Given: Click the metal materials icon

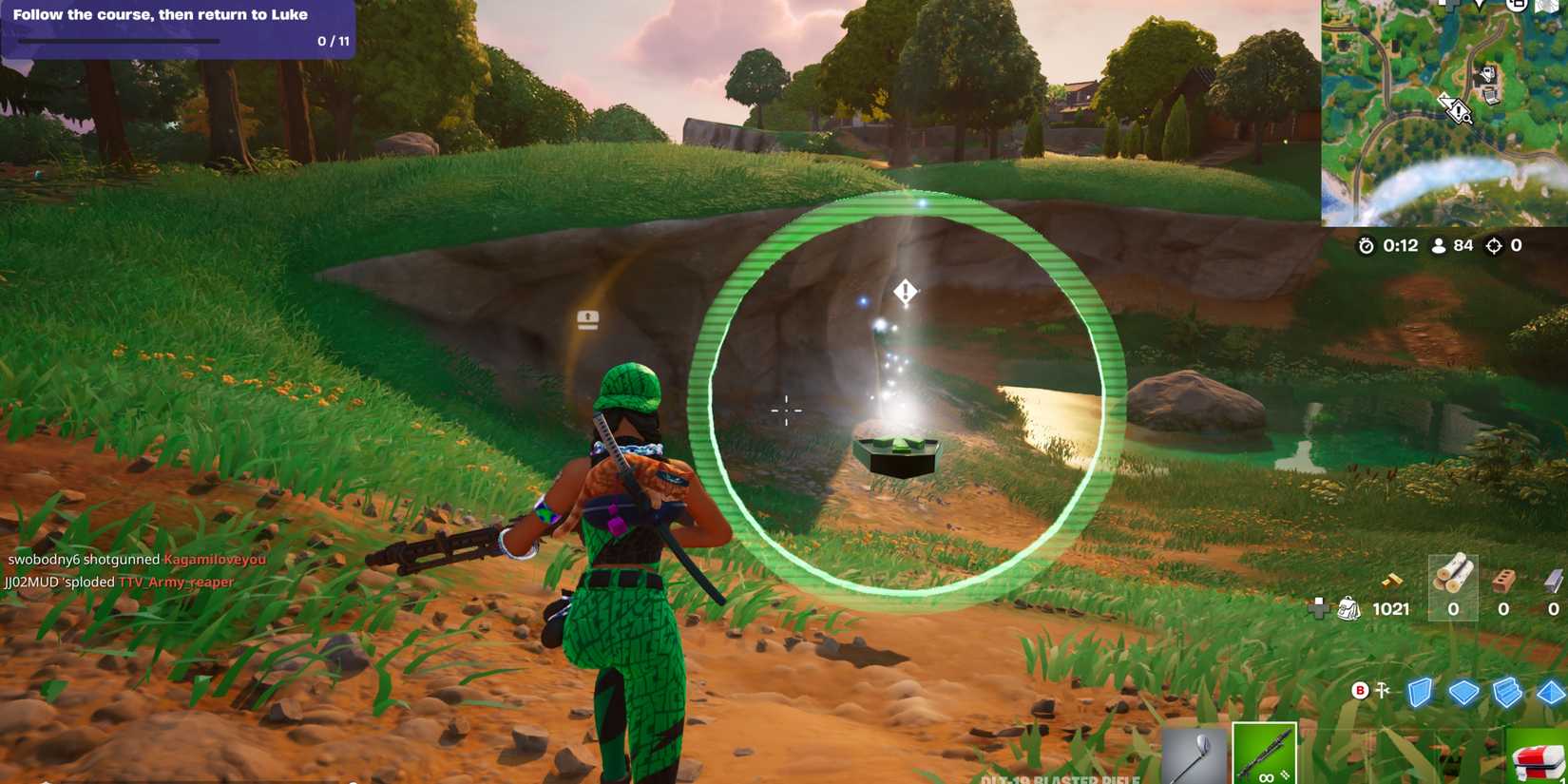Looking at the screenshot, I should coord(1553,580).
